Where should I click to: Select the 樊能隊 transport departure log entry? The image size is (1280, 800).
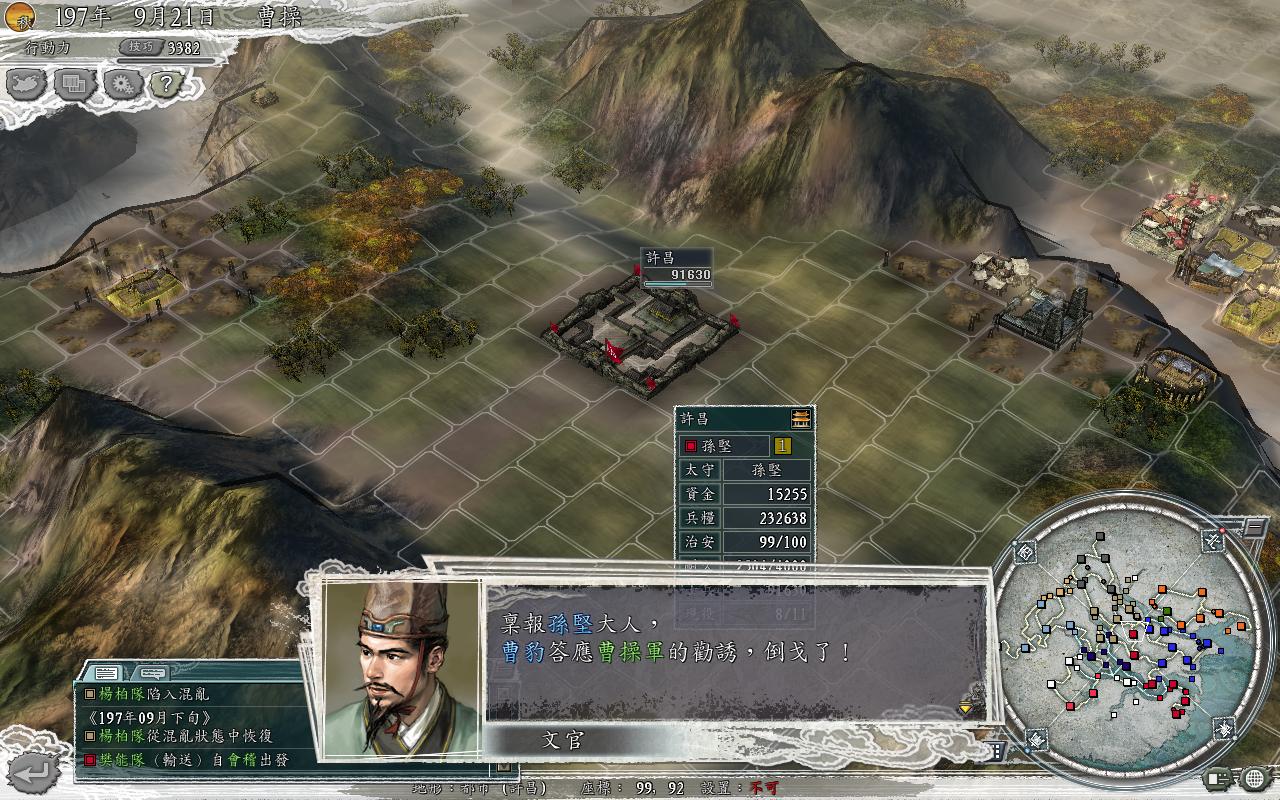tap(190, 760)
